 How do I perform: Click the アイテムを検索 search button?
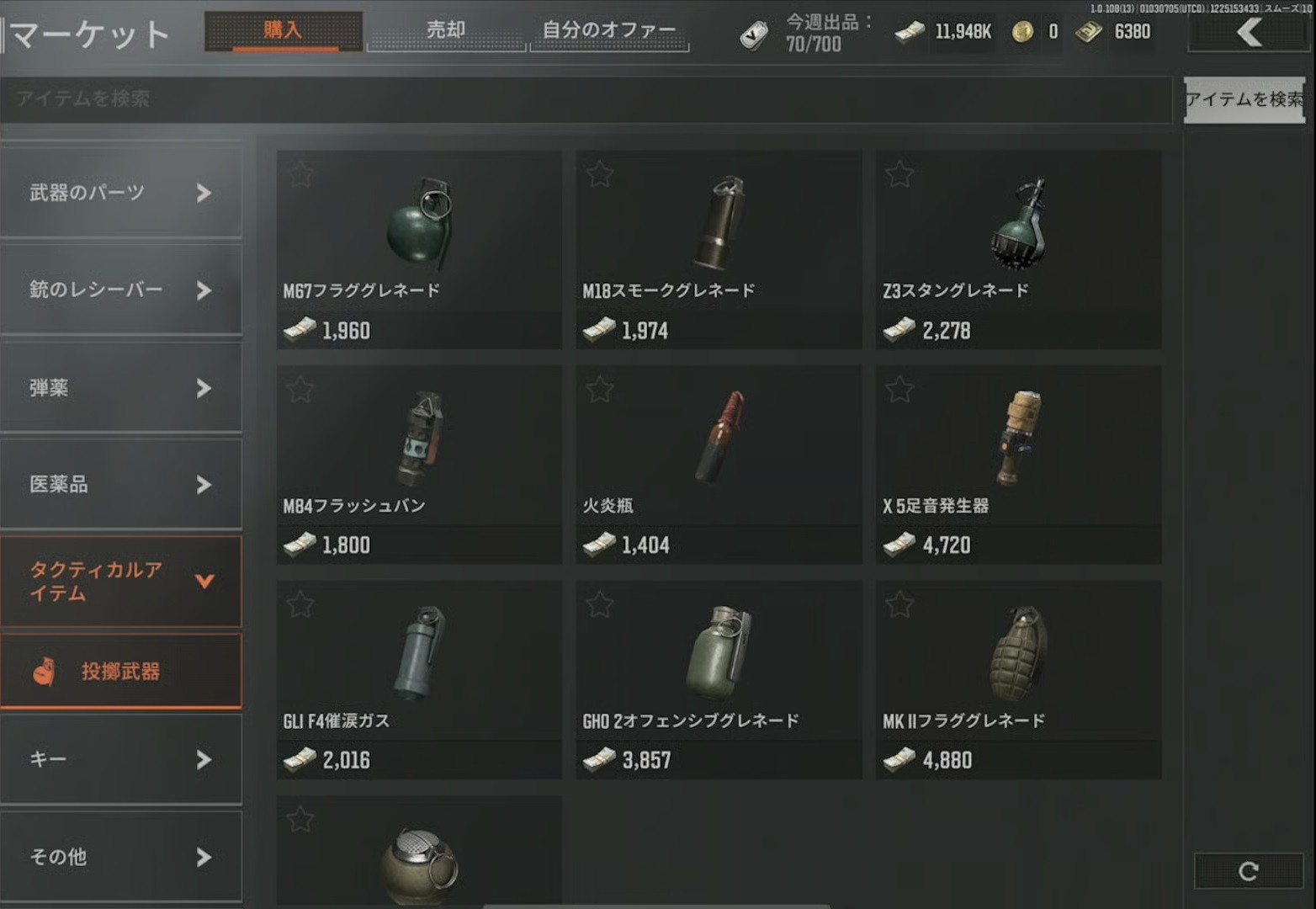[1244, 99]
